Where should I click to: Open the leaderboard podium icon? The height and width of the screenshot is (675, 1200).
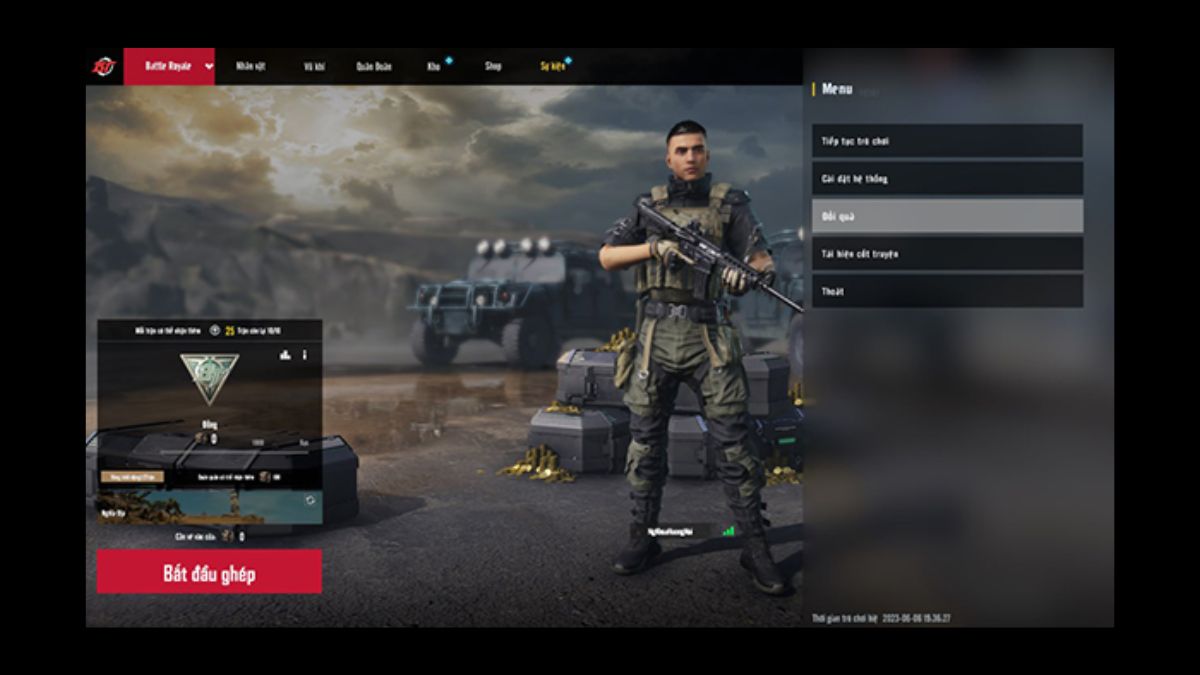[x=285, y=355]
